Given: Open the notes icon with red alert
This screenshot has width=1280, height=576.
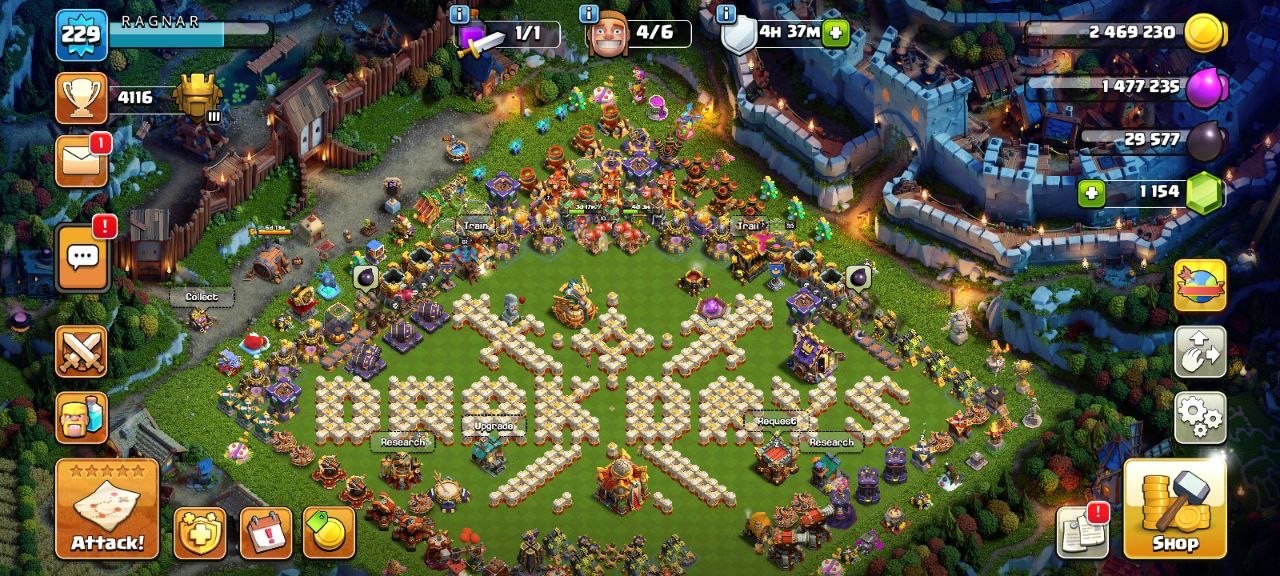Looking at the screenshot, I should 1082,532.
